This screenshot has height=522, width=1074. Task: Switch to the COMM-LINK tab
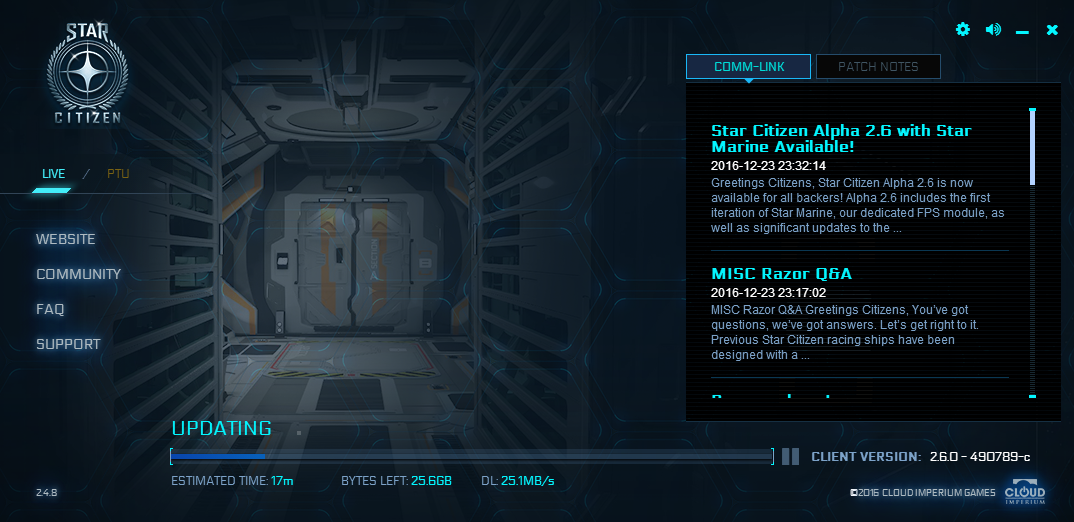[x=749, y=67]
